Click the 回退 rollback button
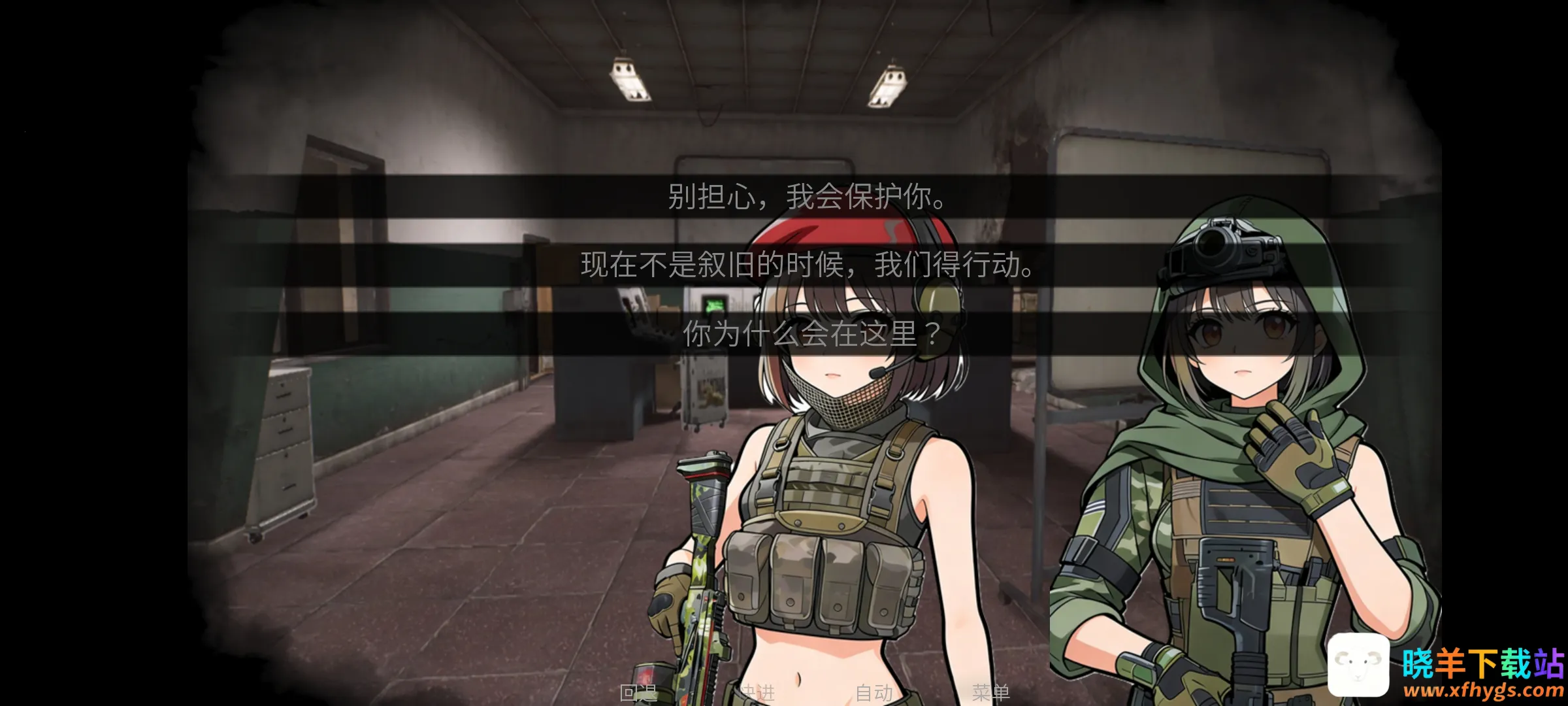Screen dimensions: 1568x706 [x=638, y=692]
